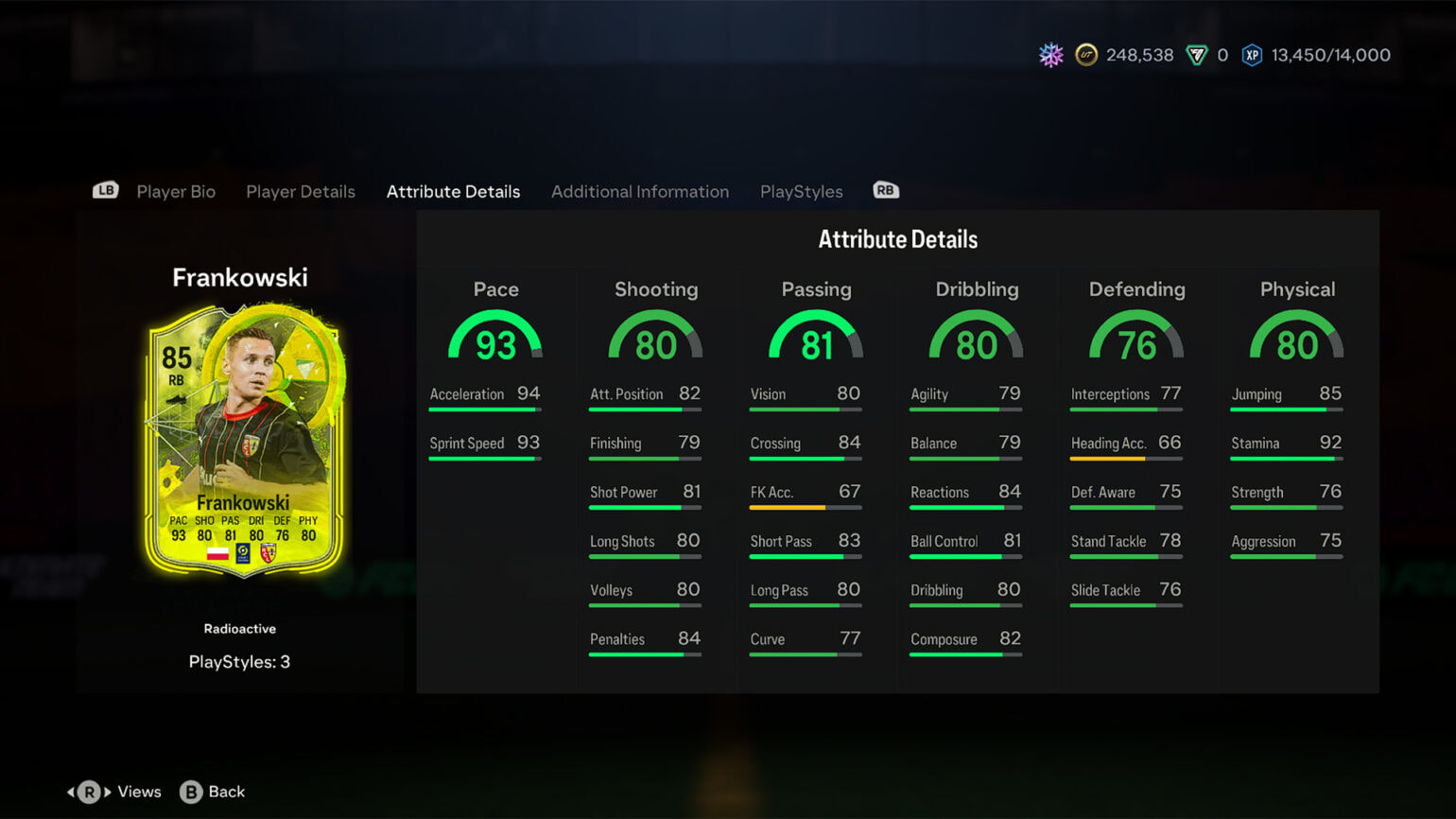Click the R stick Views icon
Viewport: 1456px width, 819px height.
point(91,792)
